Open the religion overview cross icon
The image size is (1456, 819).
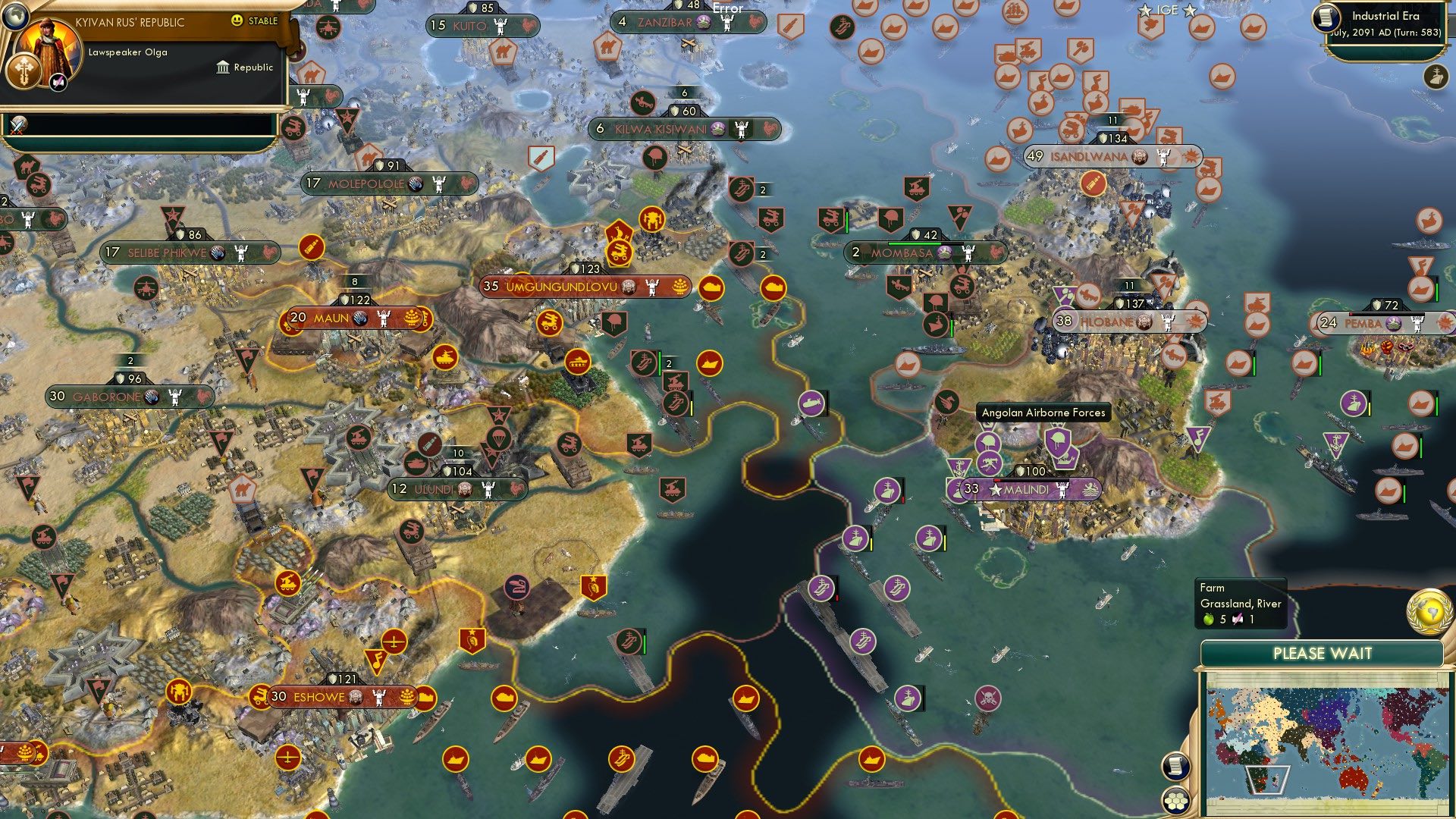click(24, 72)
